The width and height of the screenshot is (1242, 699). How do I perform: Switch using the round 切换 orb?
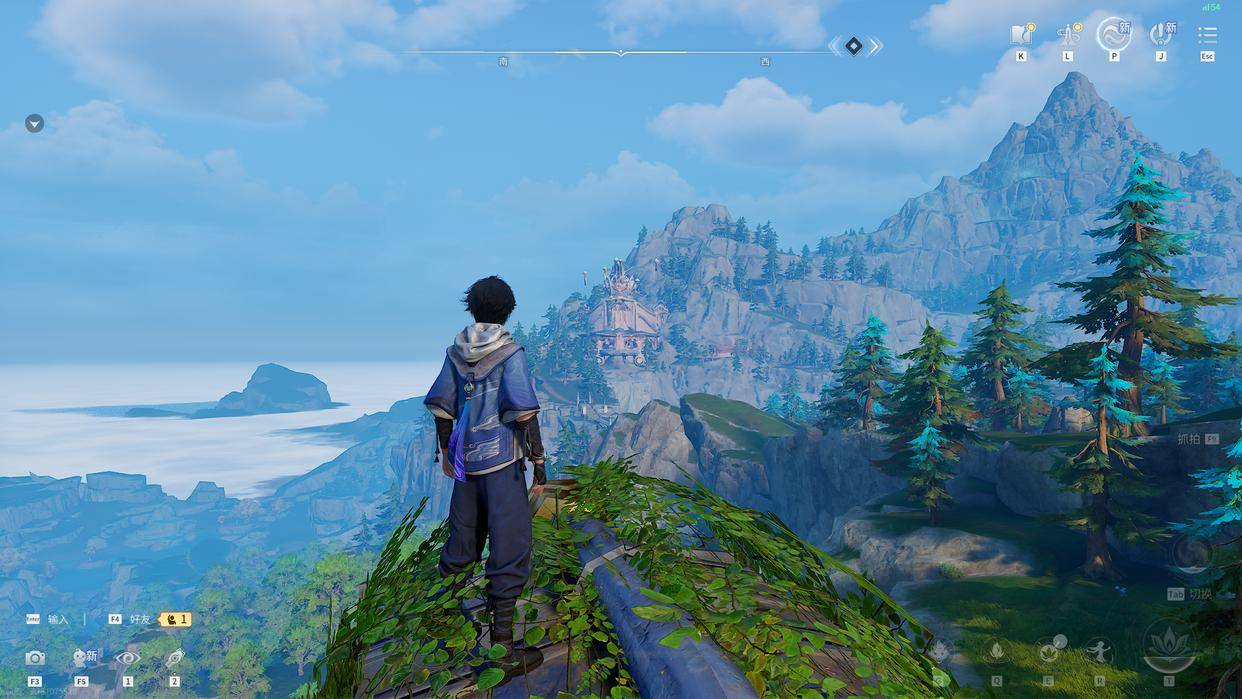1191,555
